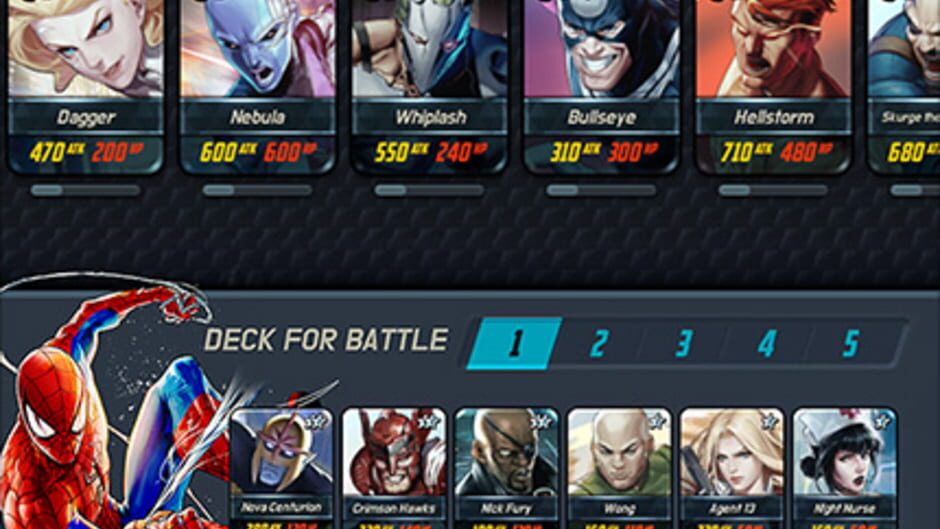Choose the Crimson Hawks deck card

[394, 465]
